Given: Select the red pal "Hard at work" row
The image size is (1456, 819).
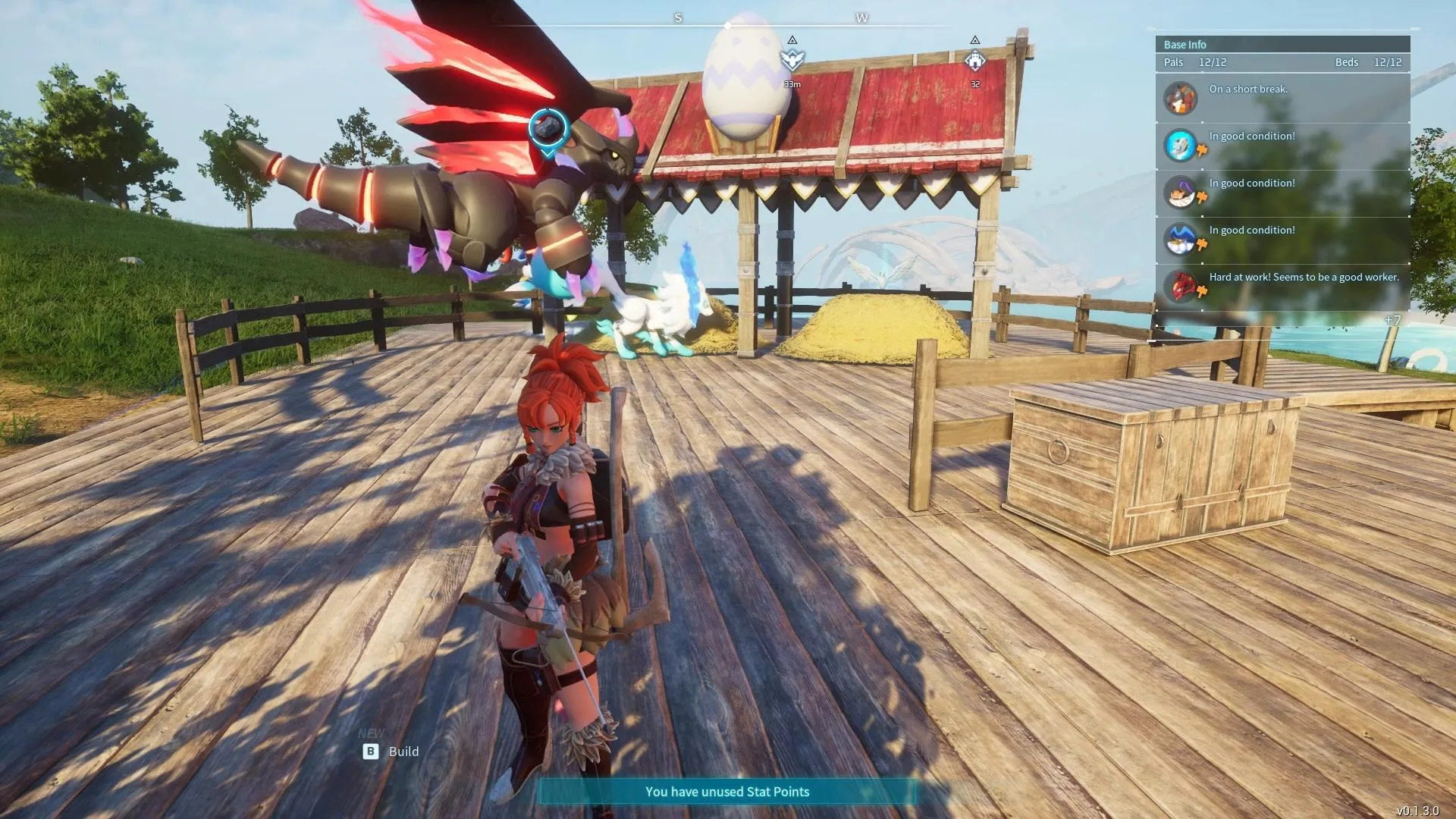Looking at the screenshot, I should [1282, 286].
